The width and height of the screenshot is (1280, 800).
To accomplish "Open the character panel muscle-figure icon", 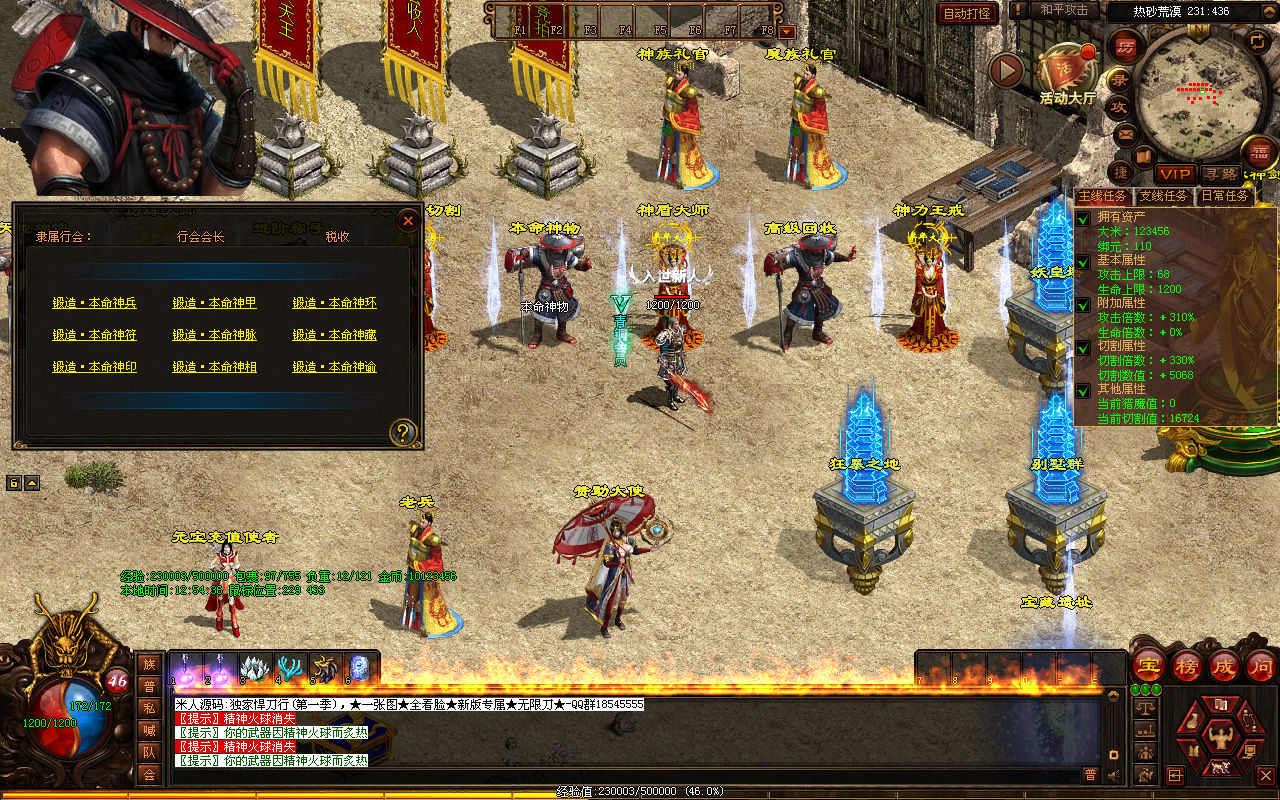I will 1220,739.
